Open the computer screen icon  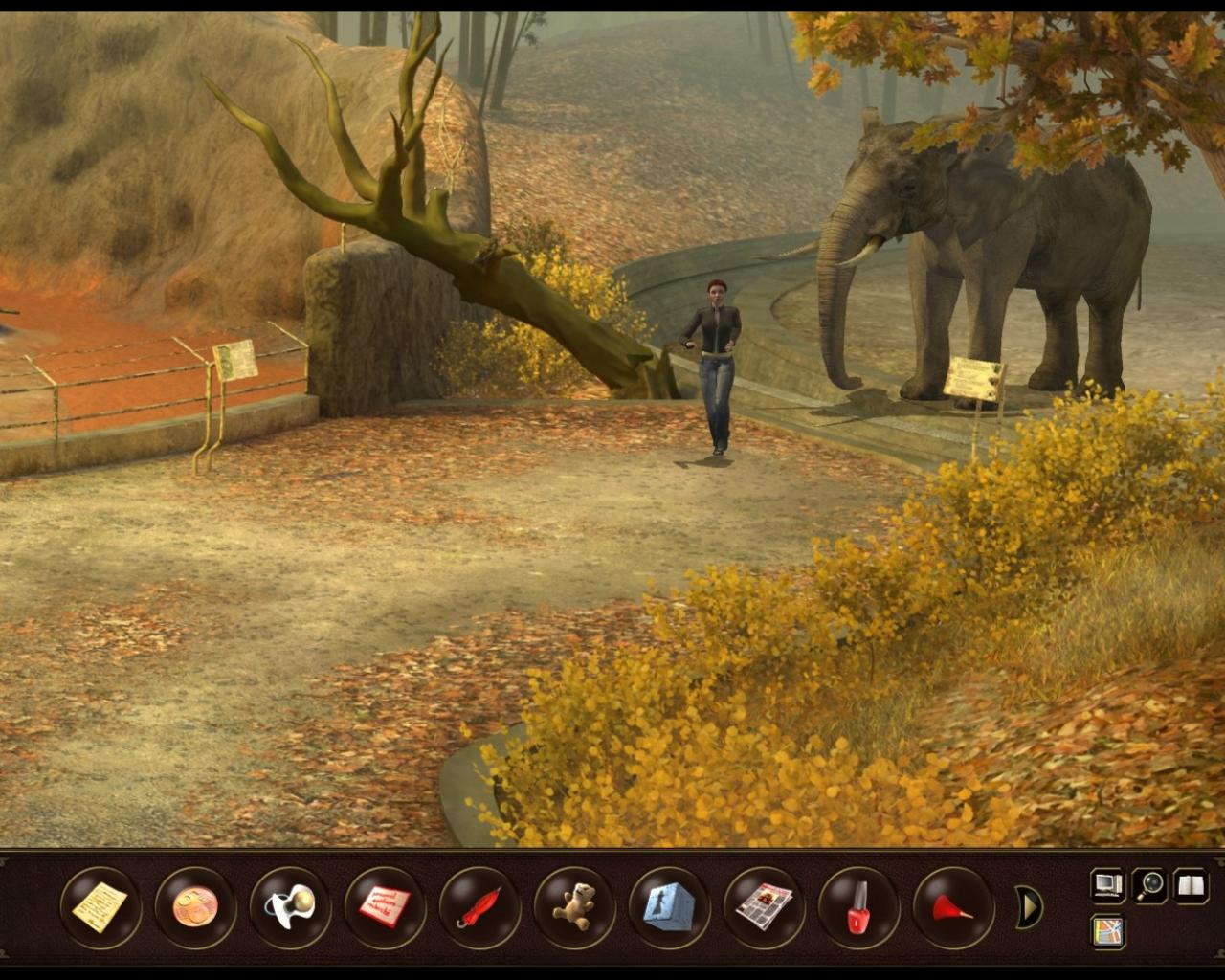coord(1106,885)
